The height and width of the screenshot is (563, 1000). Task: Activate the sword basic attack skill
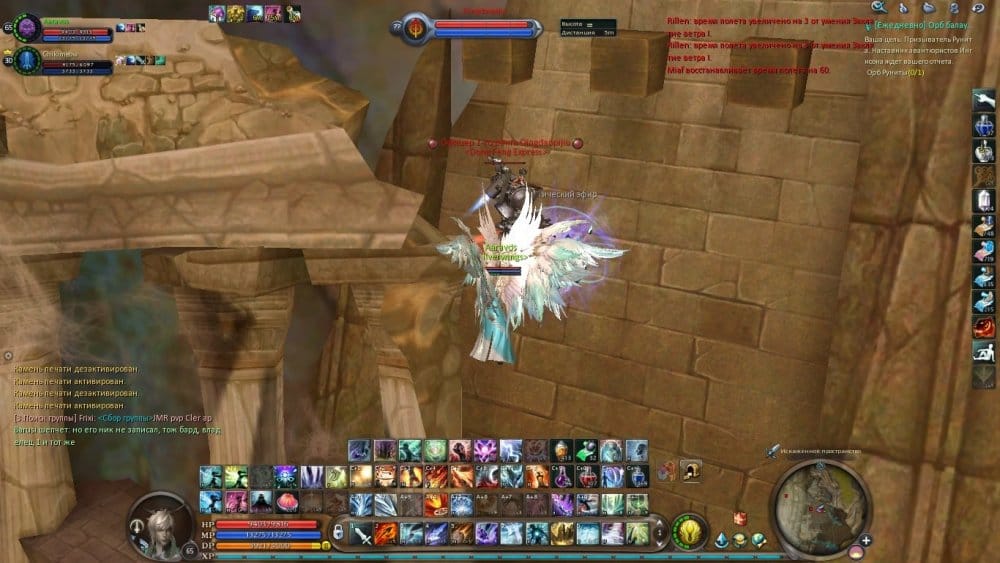pyautogui.click(x=361, y=532)
